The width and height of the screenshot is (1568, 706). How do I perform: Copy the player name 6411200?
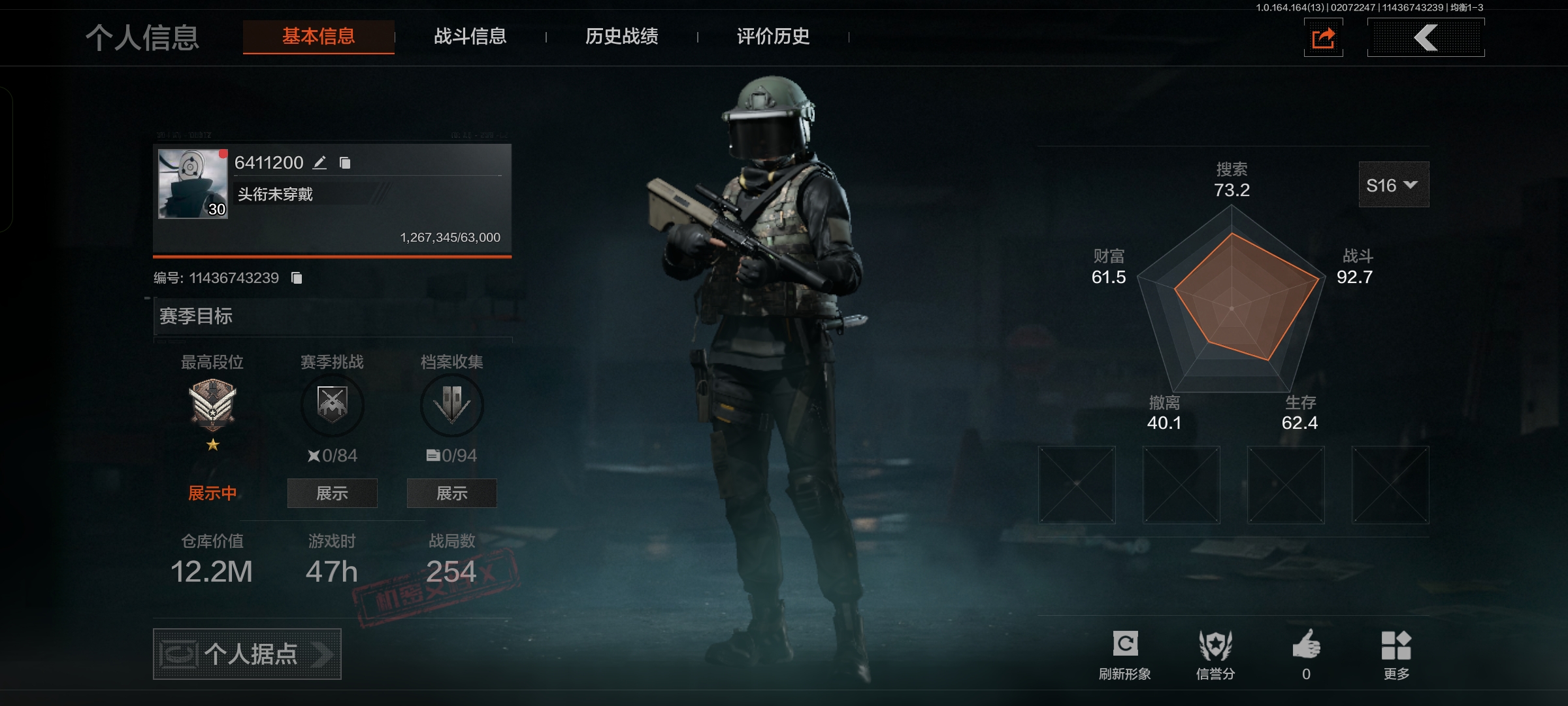(x=345, y=163)
